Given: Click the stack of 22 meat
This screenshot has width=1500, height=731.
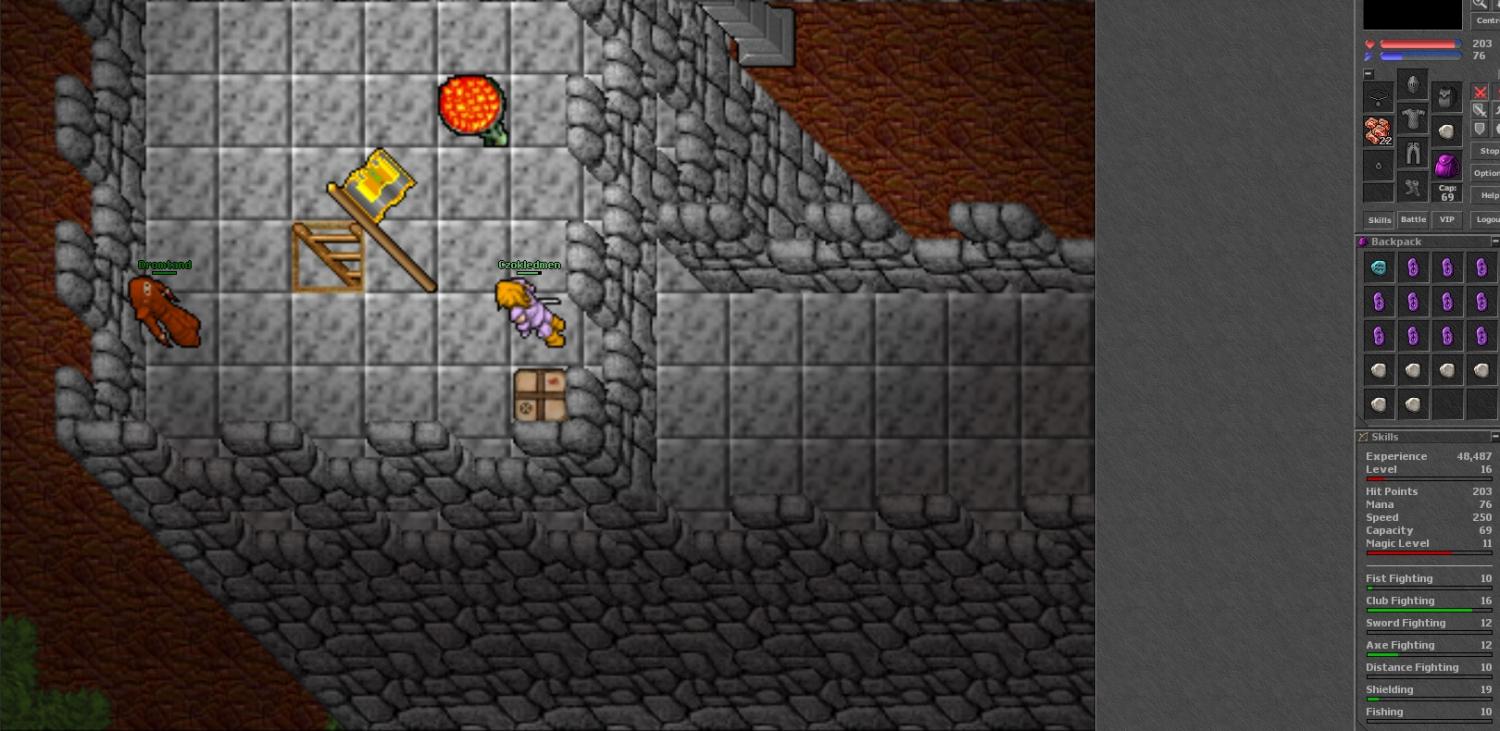Looking at the screenshot, I should pyautogui.click(x=1378, y=131).
